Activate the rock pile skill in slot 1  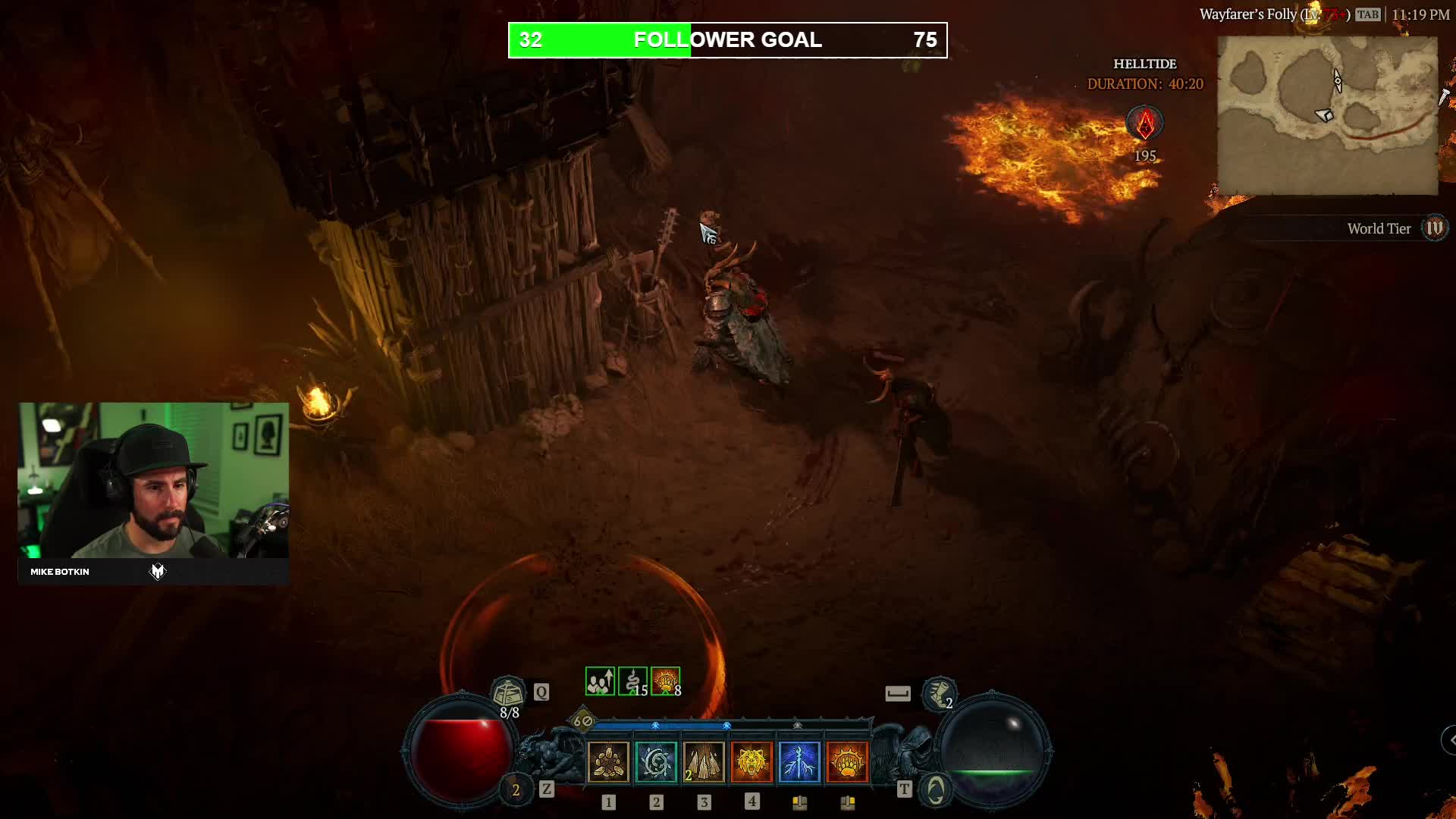point(608,761)
